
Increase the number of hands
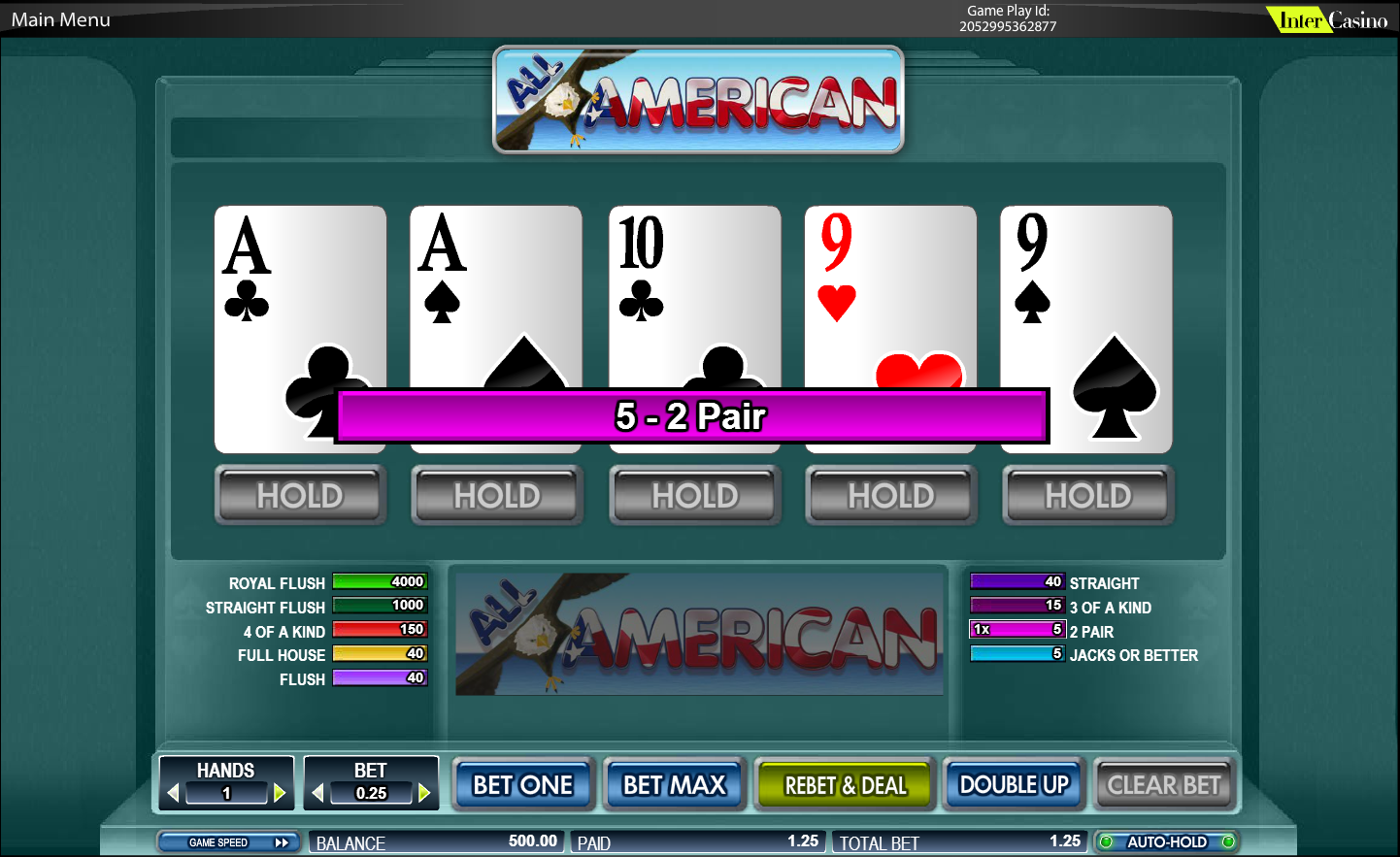point(280,793)
